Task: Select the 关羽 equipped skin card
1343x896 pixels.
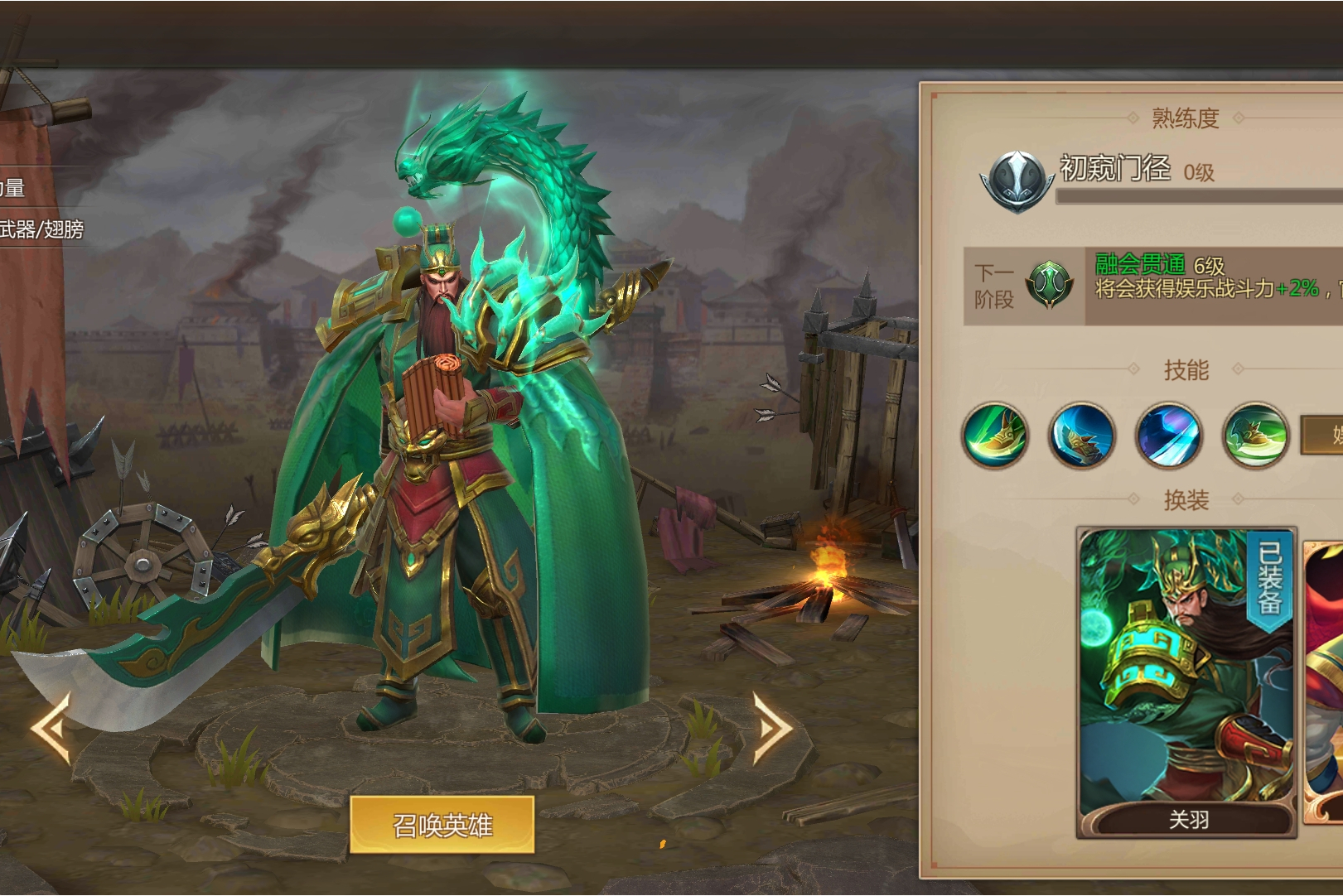Action: (x=1186, y=682)
